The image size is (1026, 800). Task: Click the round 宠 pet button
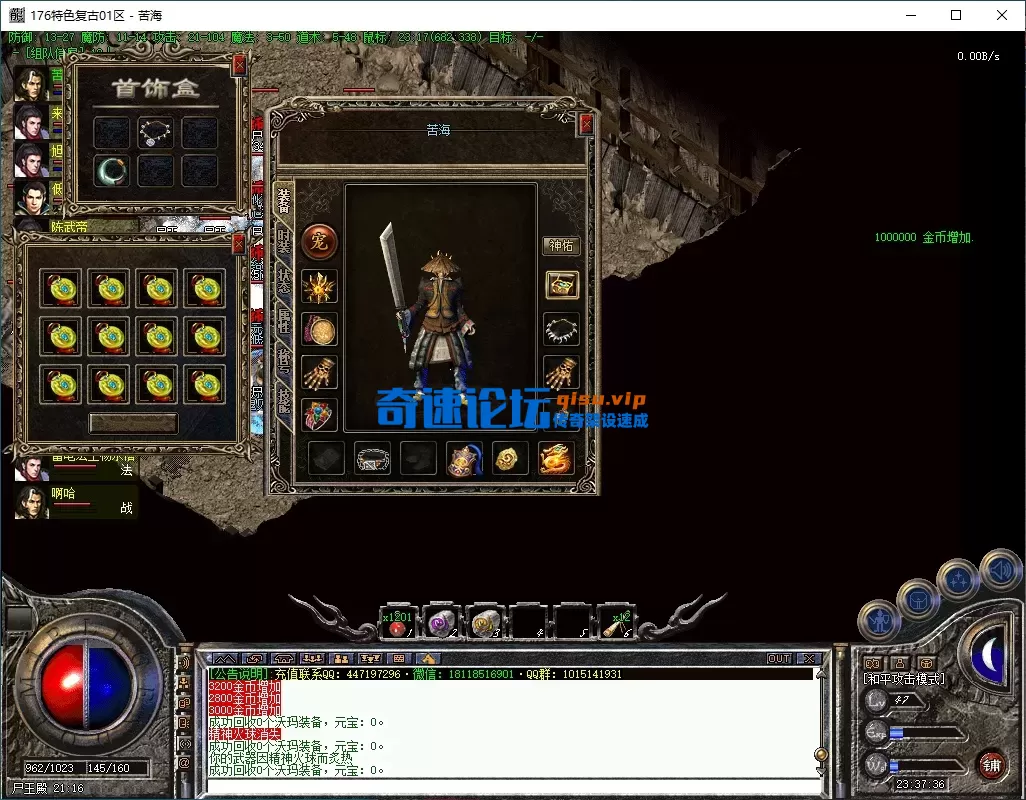pyautogui.click(x=320, y=240)
